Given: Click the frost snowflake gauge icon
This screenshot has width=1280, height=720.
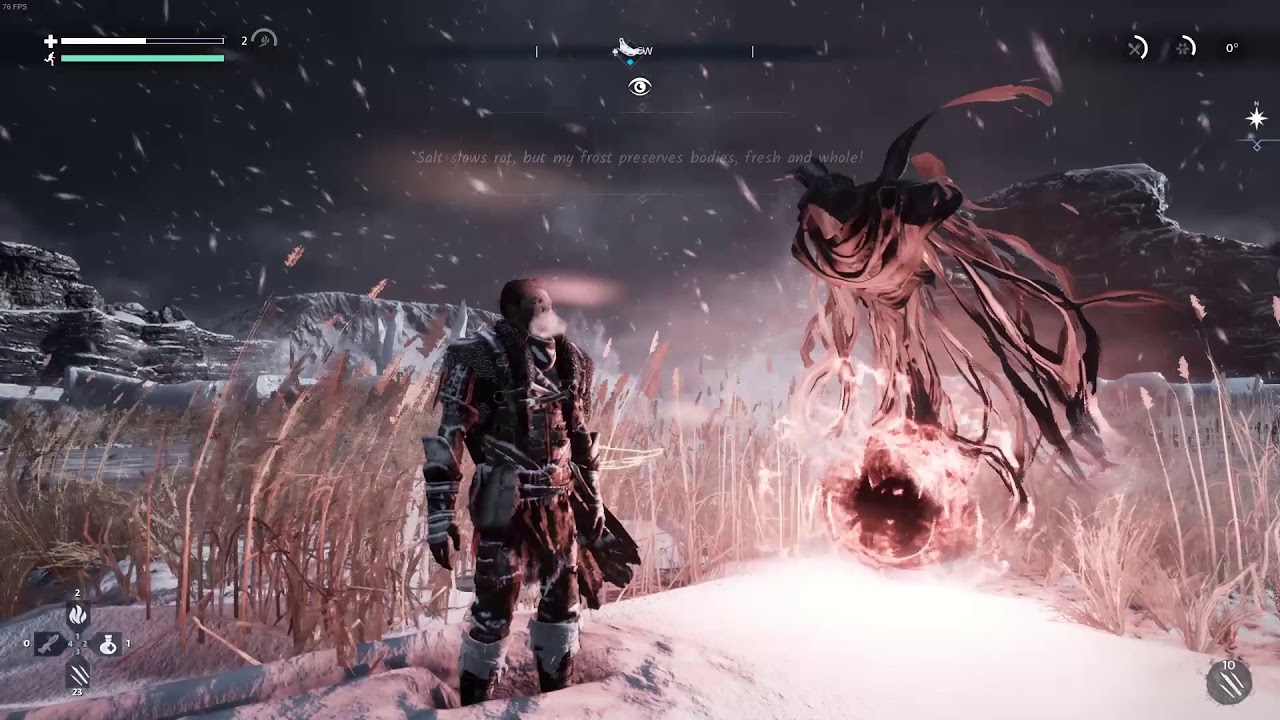Looking at the screenshot, I should 1183,49.
